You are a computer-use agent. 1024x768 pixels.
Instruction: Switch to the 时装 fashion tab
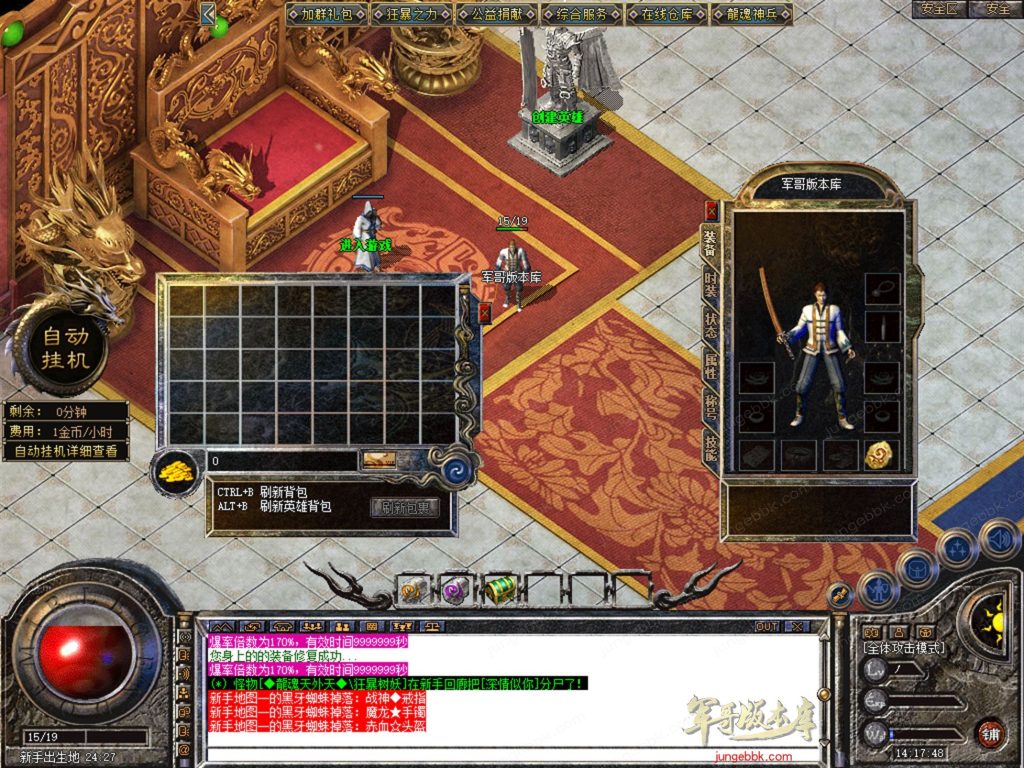point(711,281)
